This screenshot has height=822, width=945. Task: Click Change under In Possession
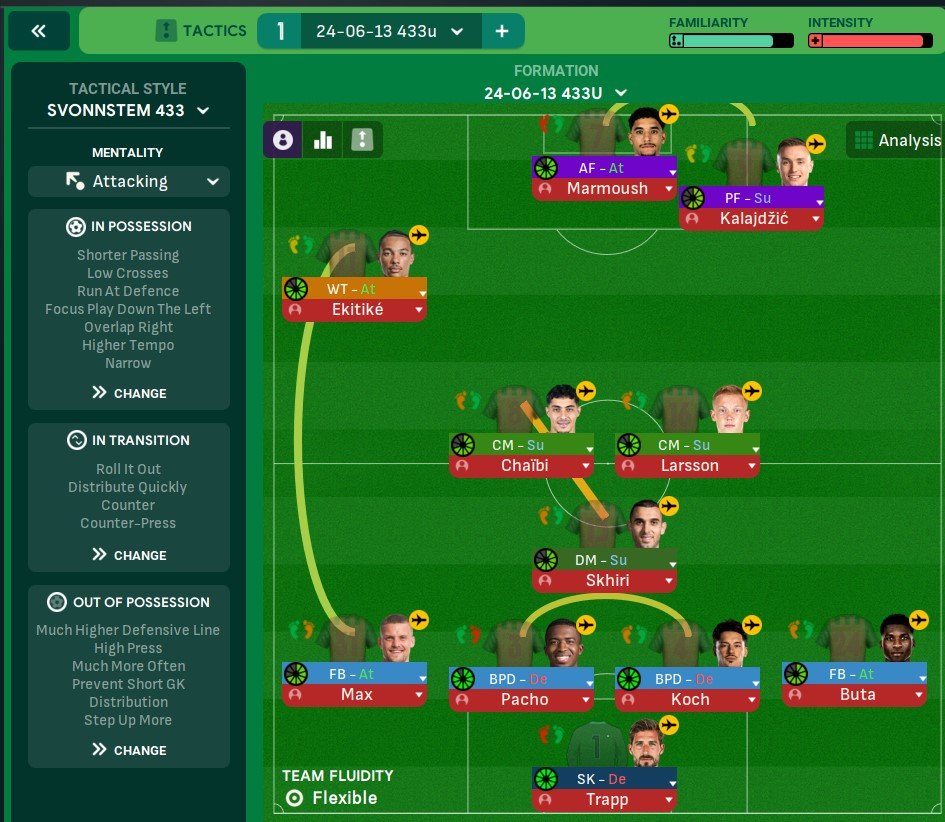point(129,393)
